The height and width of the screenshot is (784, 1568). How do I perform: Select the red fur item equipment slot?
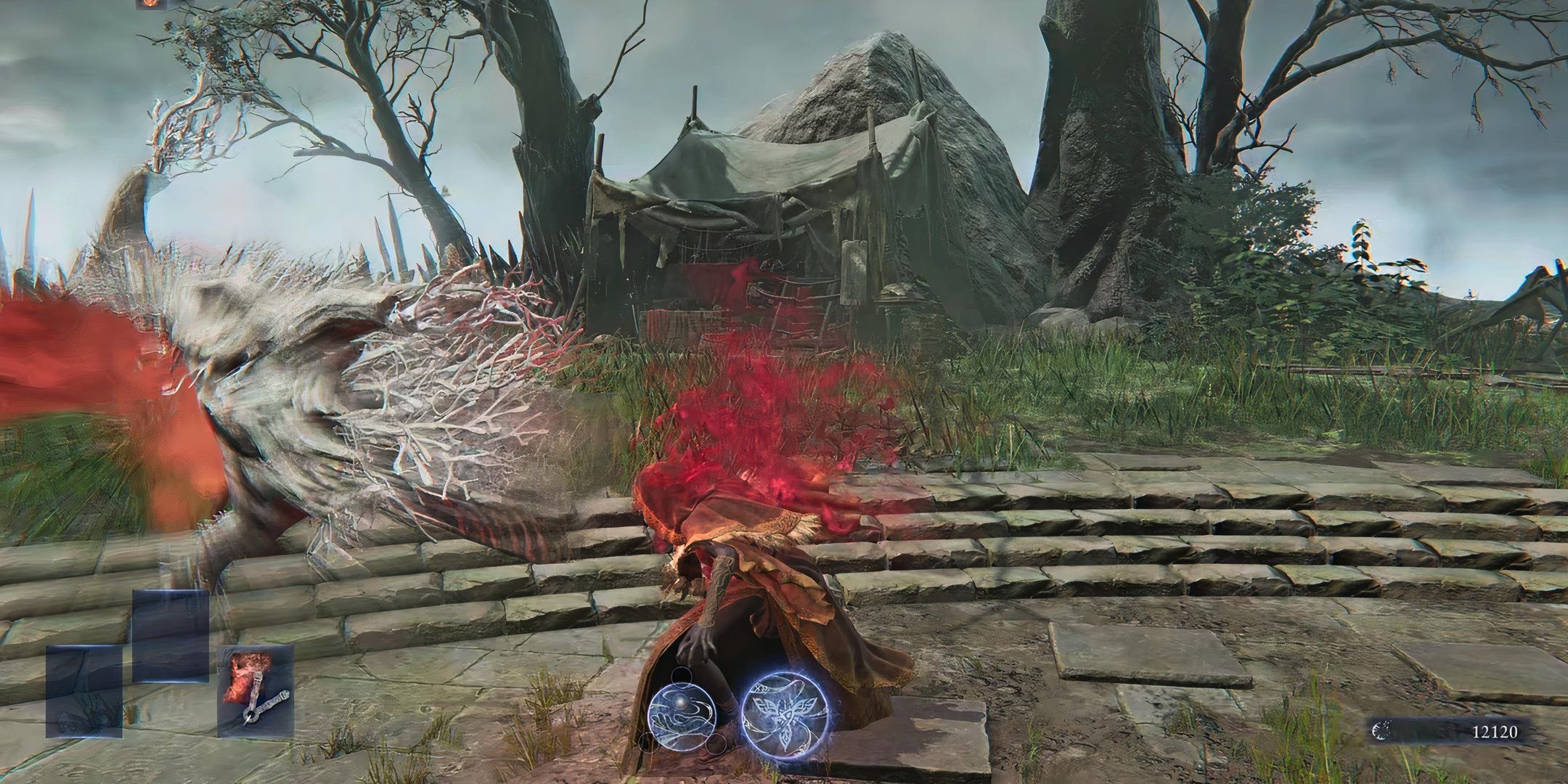256,691
